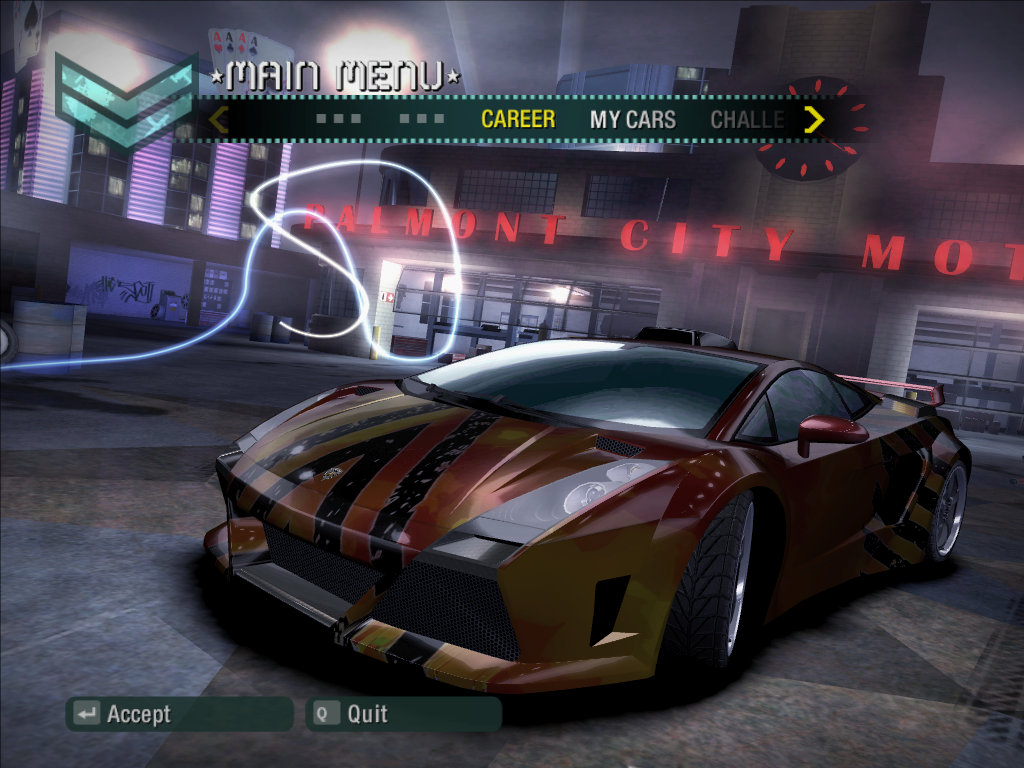Exit via the Quit button
Viewport: 1024px width, 768px height.
click(403, 714)
